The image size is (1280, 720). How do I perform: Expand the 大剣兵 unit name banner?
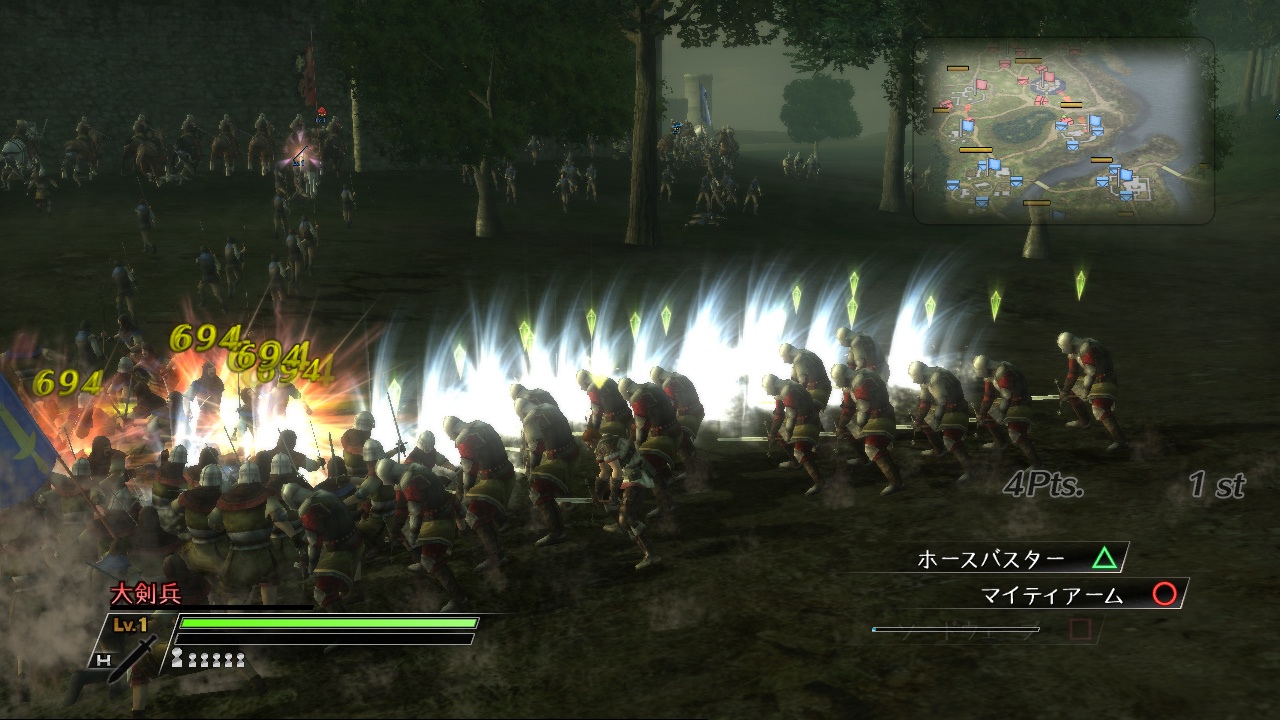[146, 594]
